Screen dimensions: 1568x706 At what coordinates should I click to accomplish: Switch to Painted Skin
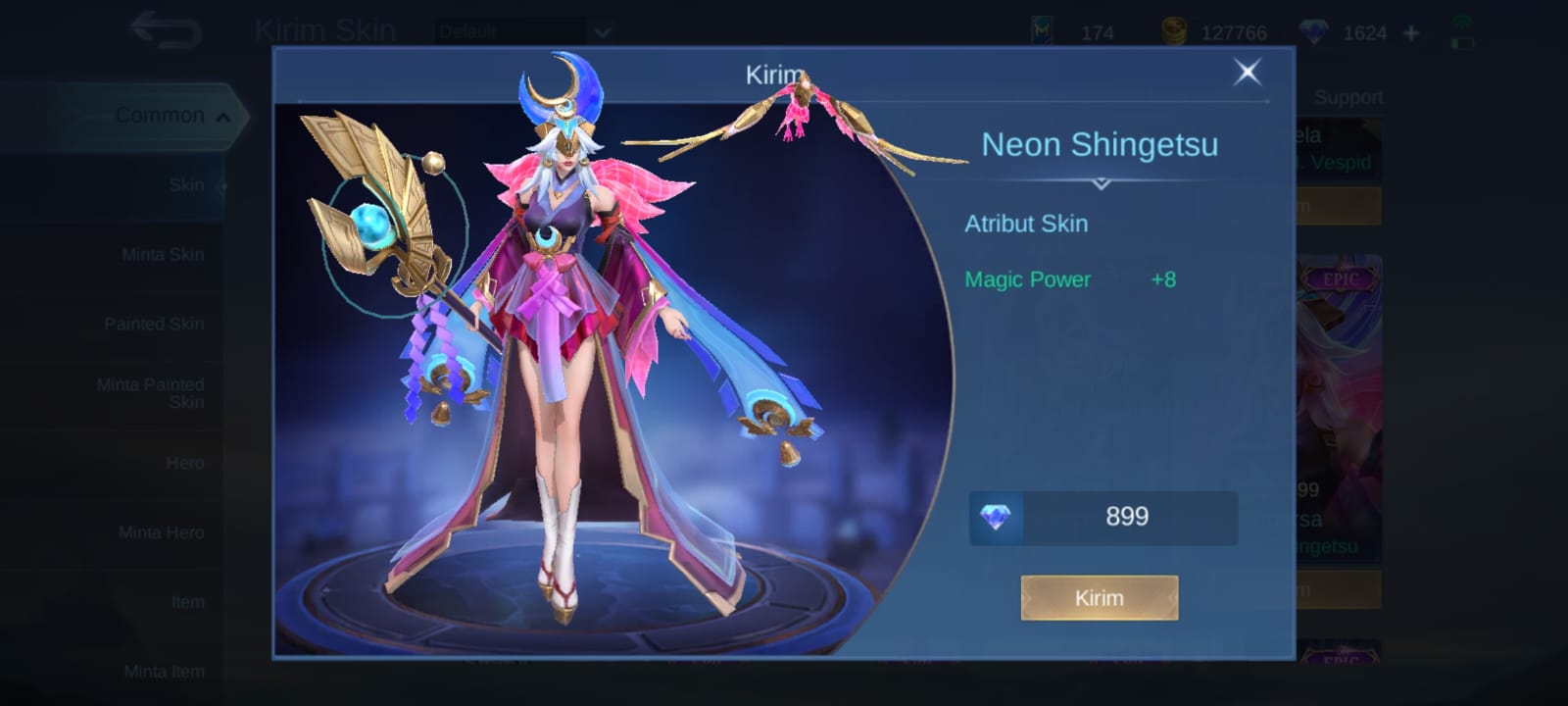click(154, 324)
